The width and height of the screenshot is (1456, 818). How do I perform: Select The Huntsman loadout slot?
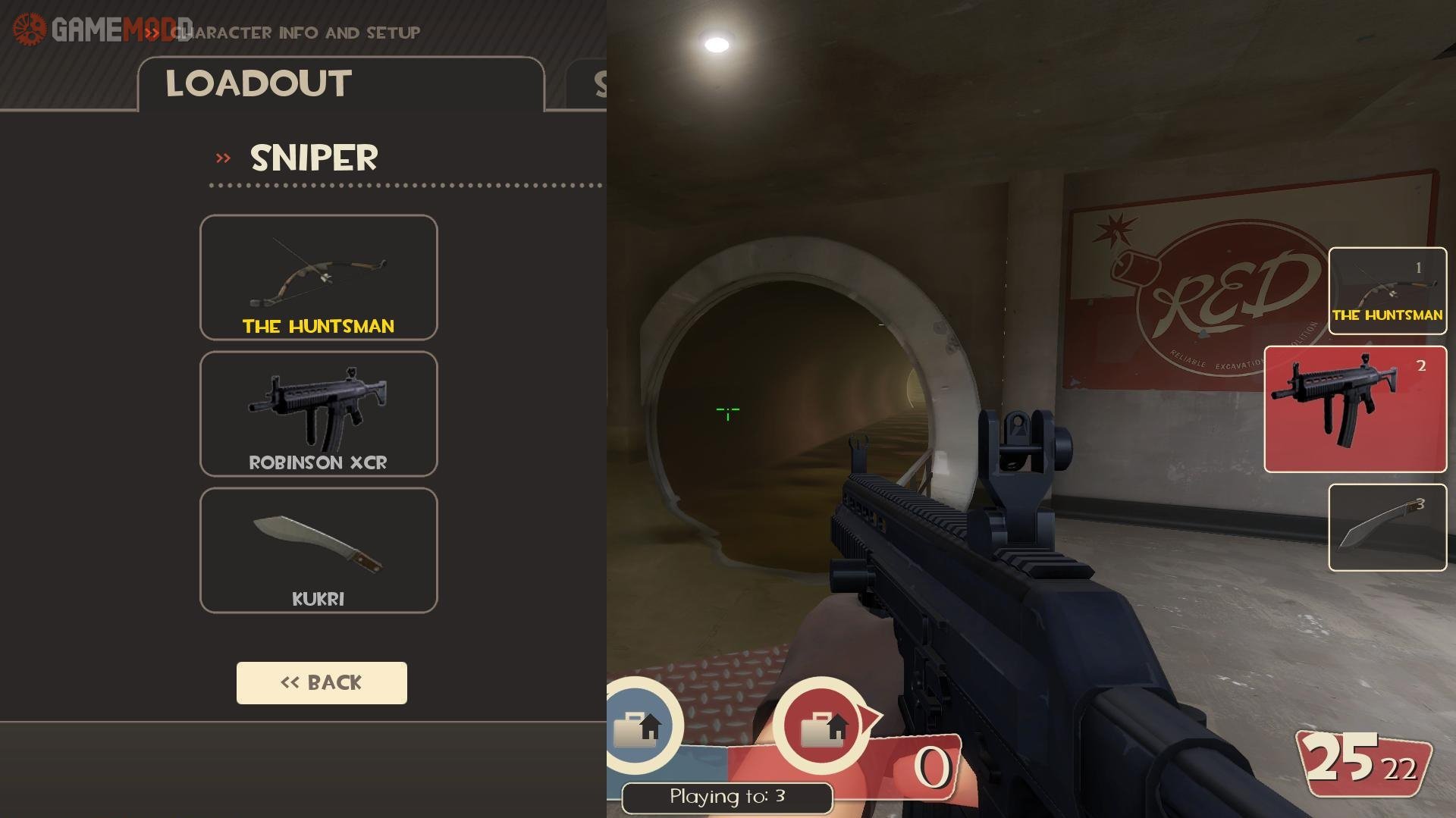(x=318, y=277)
